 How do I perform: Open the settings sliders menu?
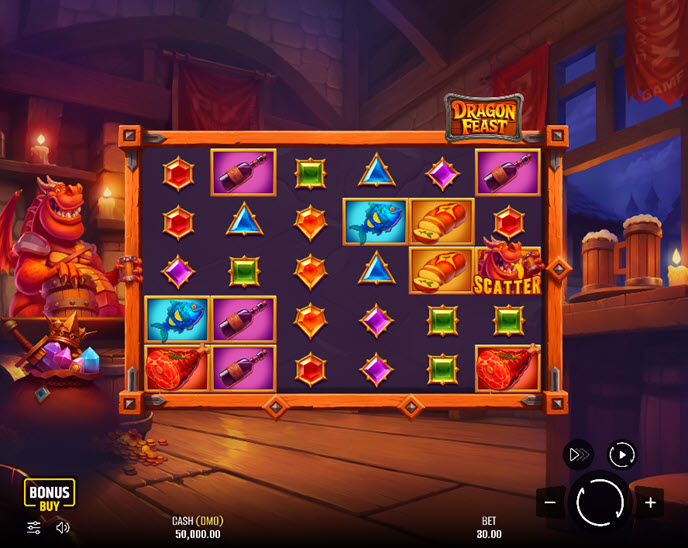(34, 527)
